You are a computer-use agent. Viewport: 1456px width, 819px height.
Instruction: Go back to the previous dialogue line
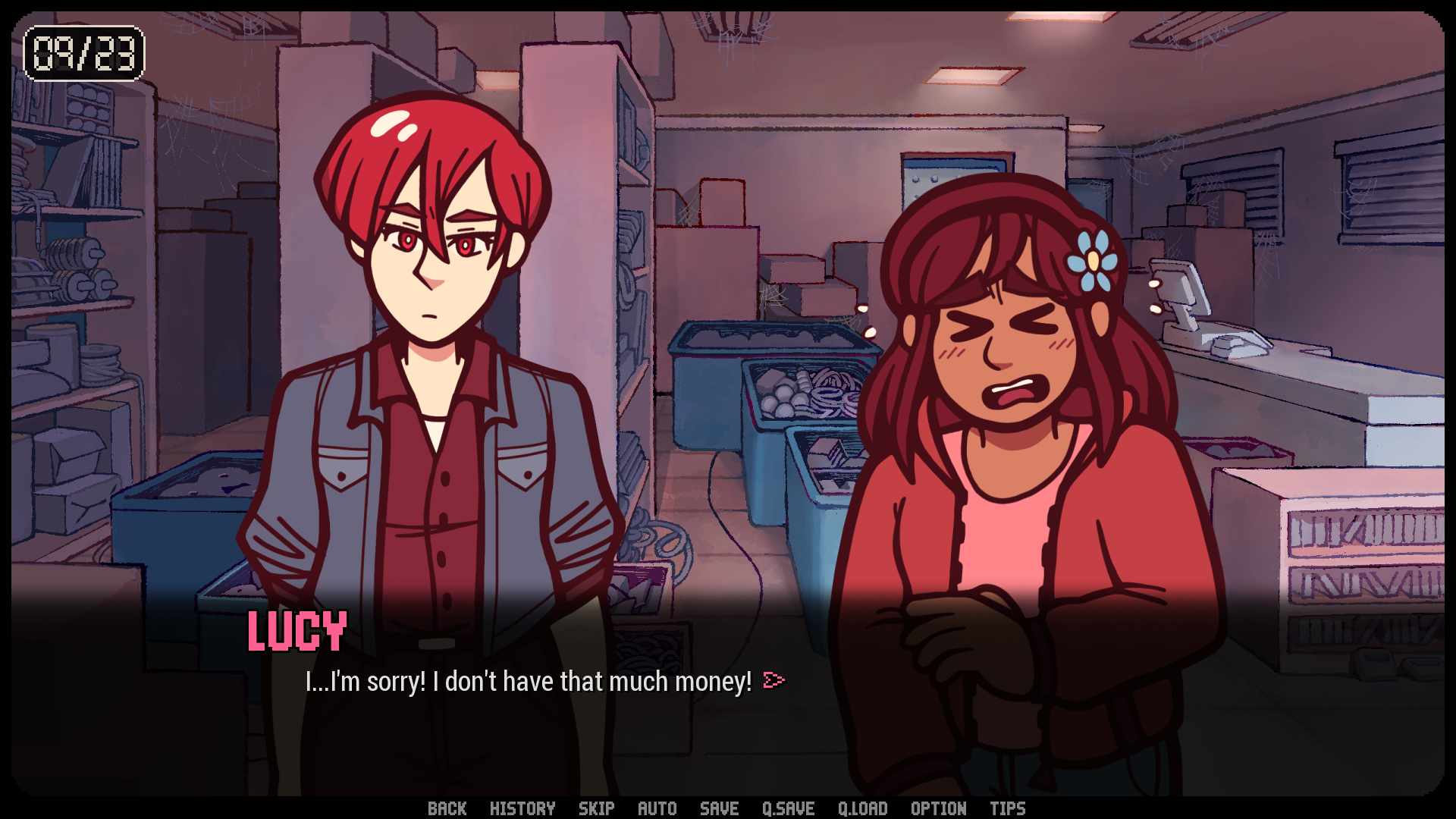coord(447,808)
